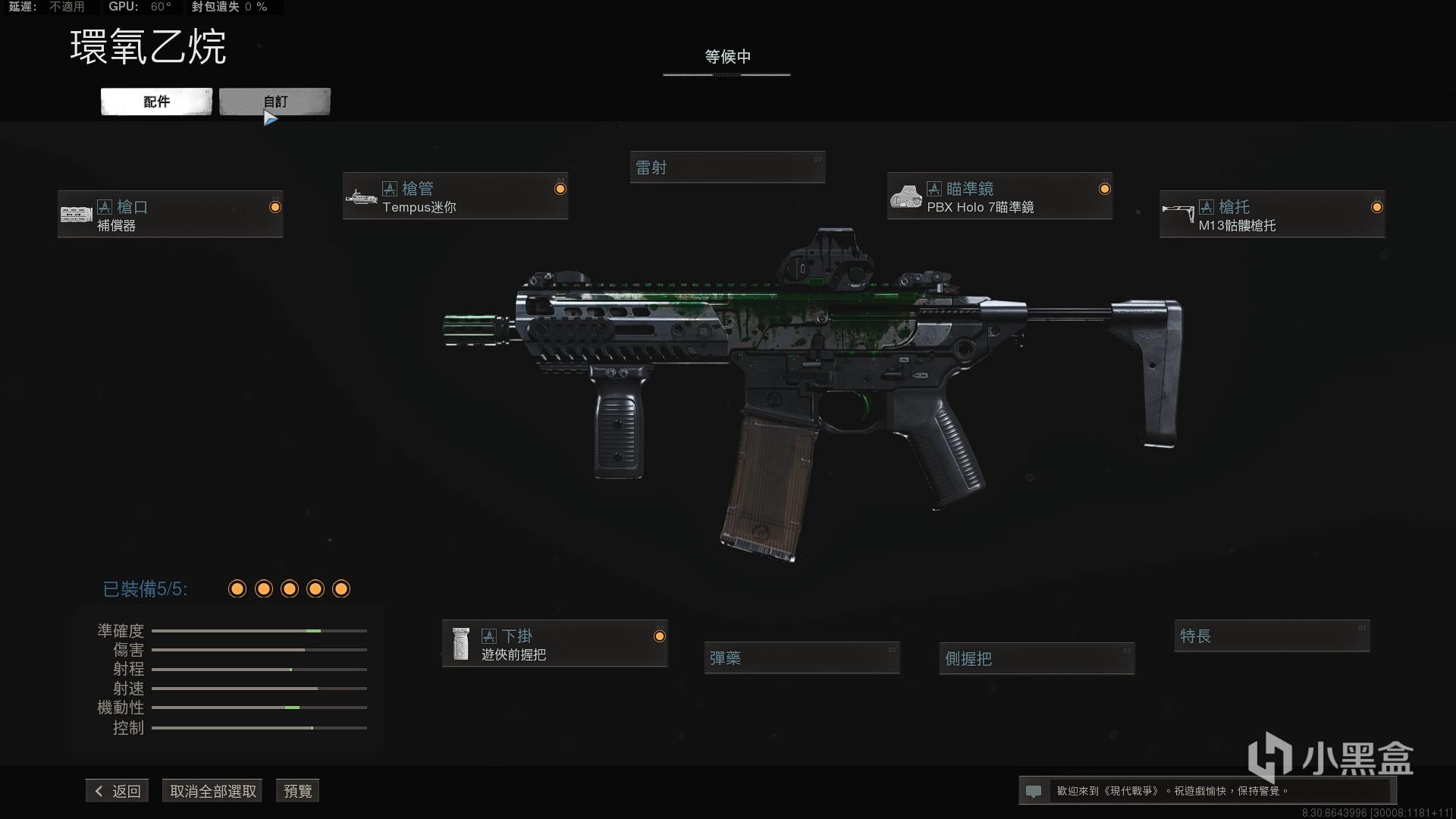The image size is (1456, 819).
Task: Choose the empty 側握把 rear grip slot
Action: point(1037,658)
